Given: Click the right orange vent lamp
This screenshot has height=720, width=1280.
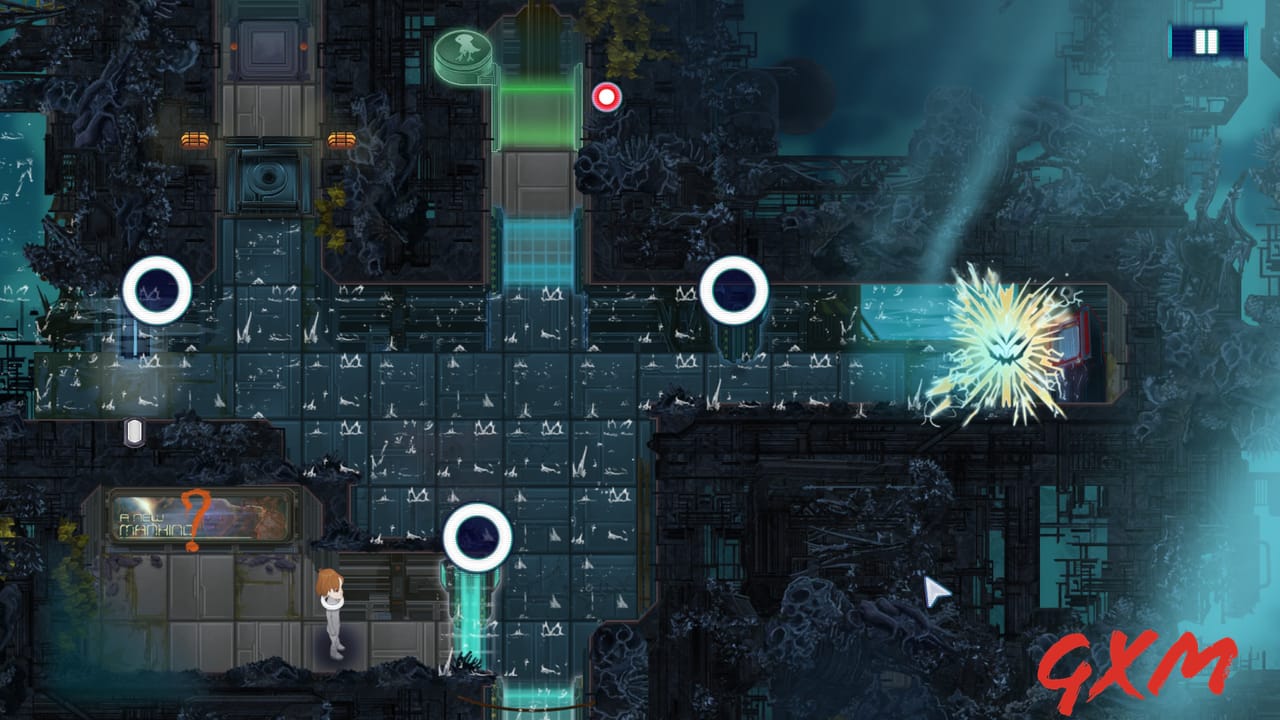Looking at the screenshot, I should (x=340, y=139).
